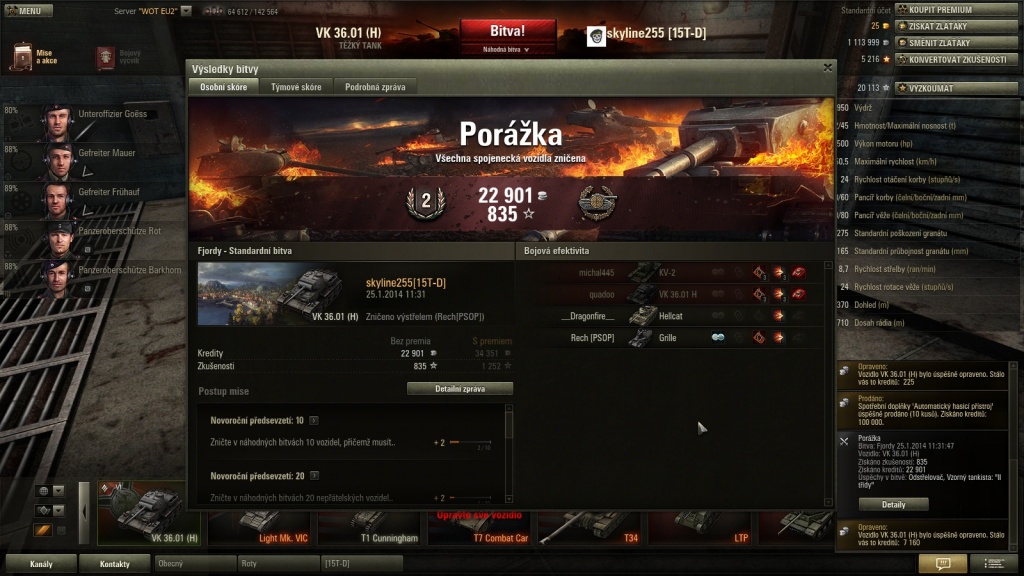Open the Detaily button in notifications
The height and width of the screenshot is (576, 1024).
point(893,504)
